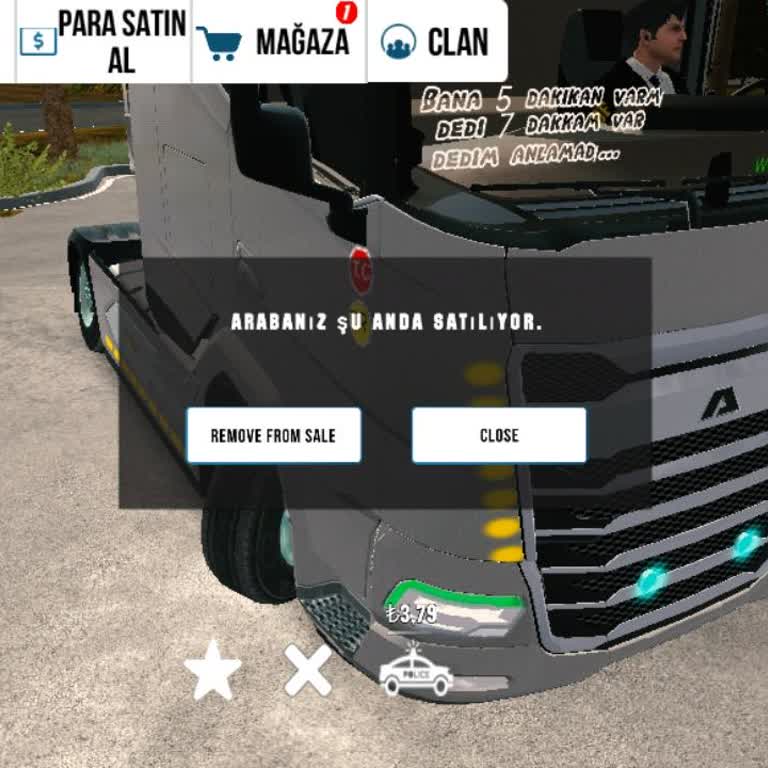Select the police car icon
The width and height of the screenshot is (768, 768).
click(416, 673)
